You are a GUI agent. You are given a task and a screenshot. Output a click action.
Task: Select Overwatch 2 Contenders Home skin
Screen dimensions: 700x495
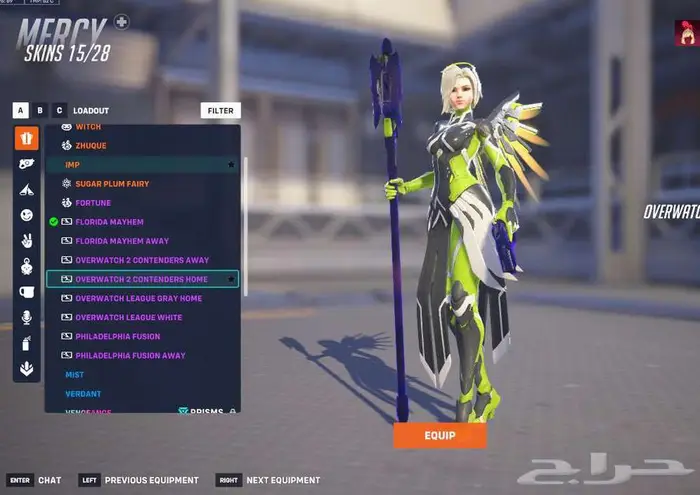click(141, 279)
